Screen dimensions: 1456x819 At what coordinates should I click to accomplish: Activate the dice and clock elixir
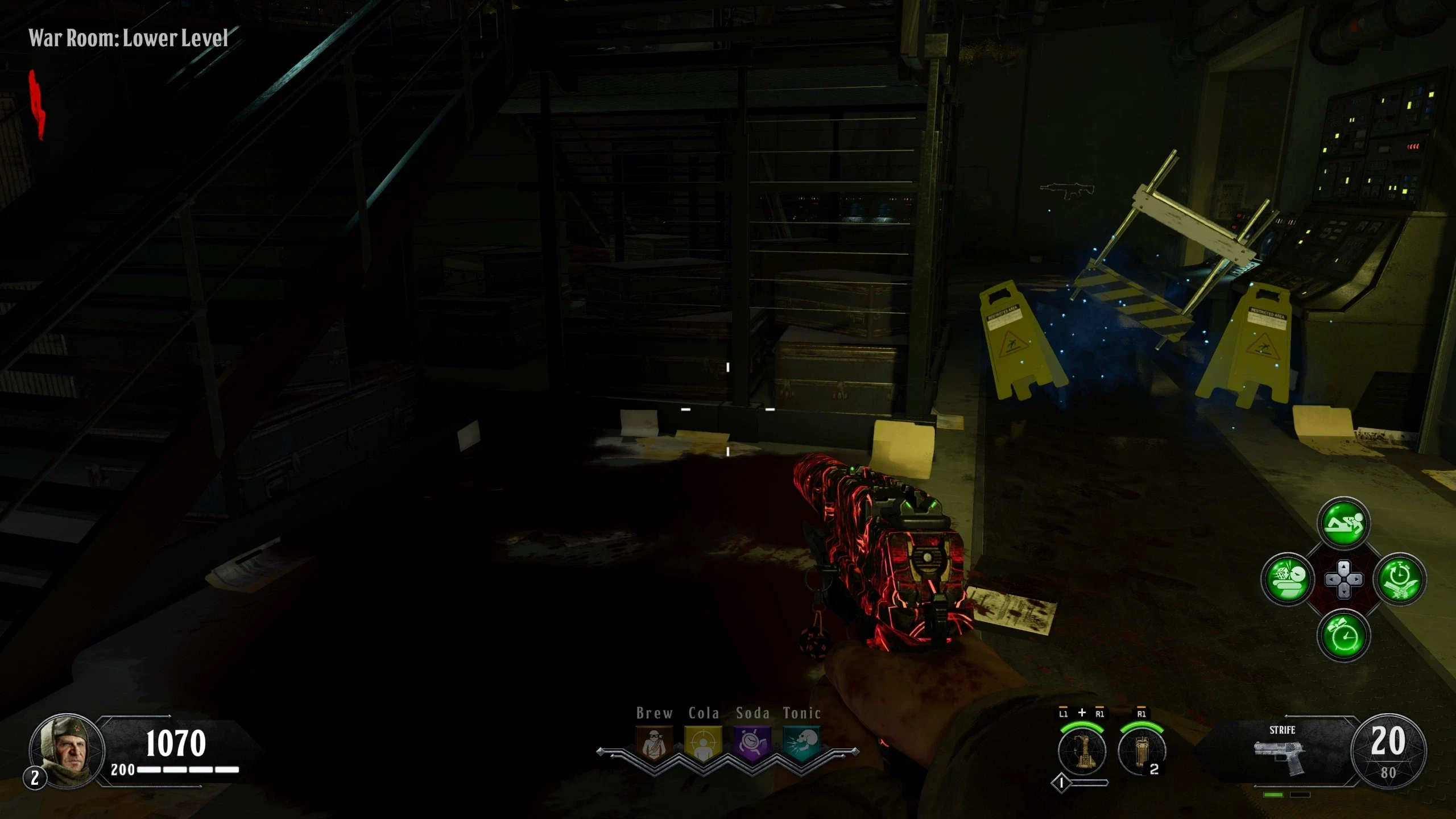coord(1288,580)
